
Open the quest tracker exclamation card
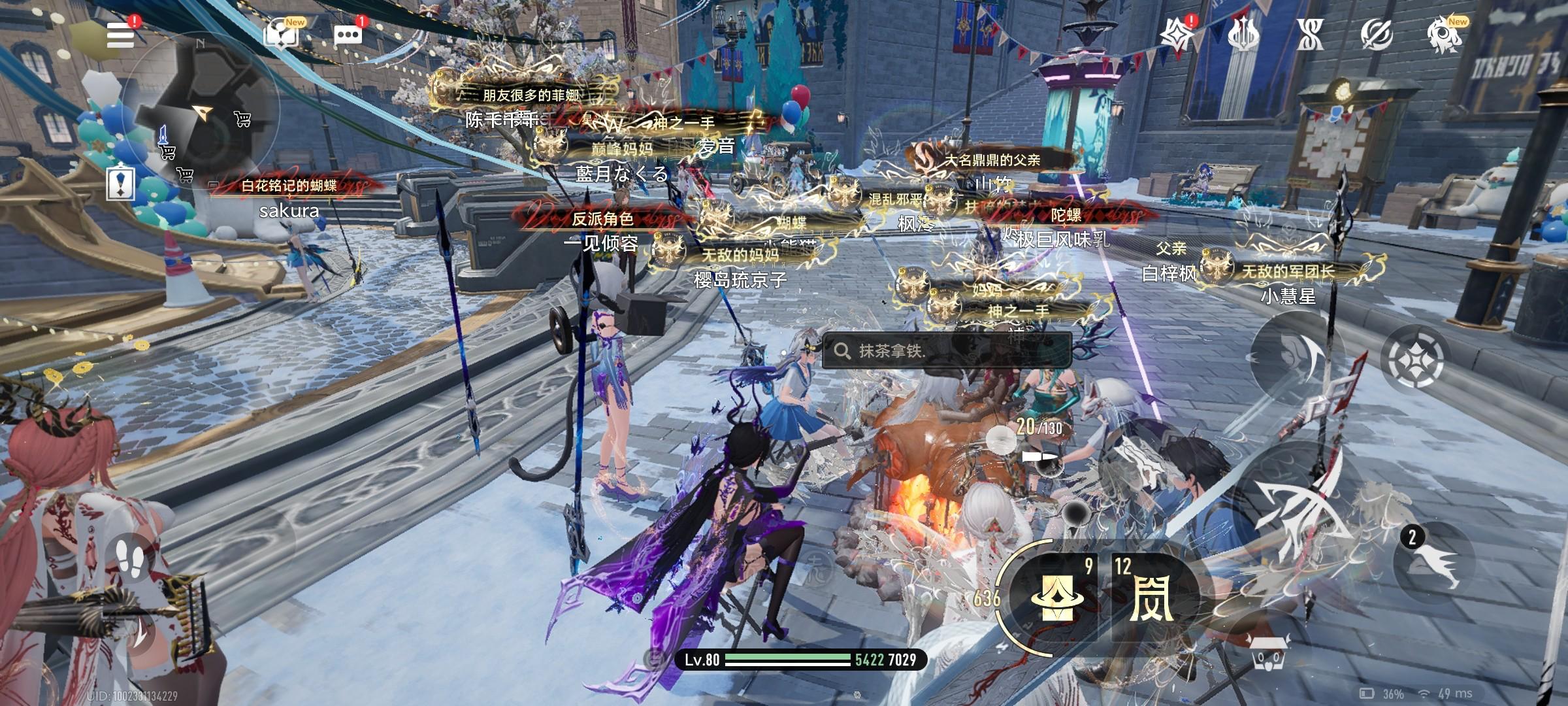click(x=121, y=182)
